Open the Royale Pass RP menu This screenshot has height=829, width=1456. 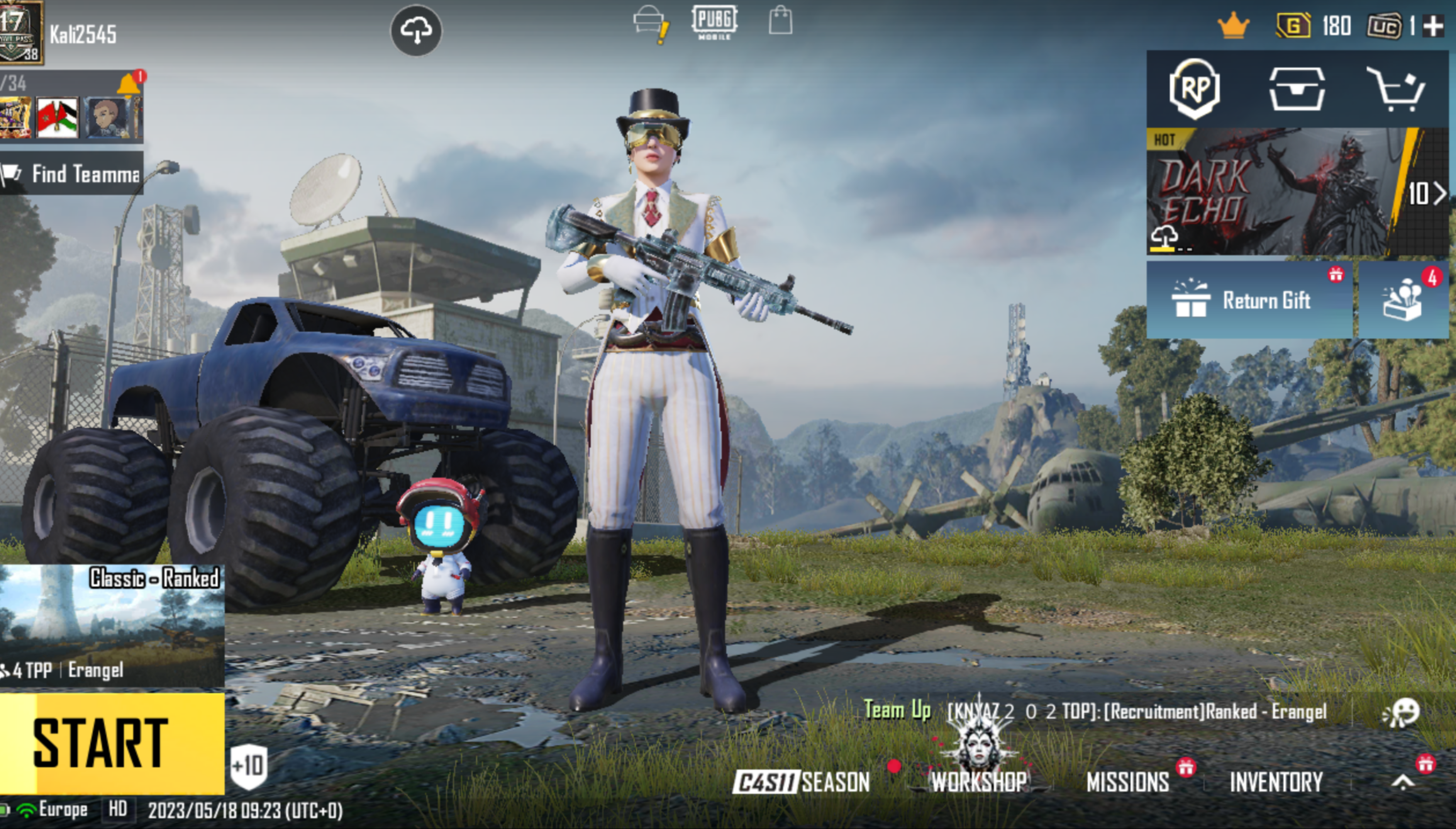[1194, 89]
